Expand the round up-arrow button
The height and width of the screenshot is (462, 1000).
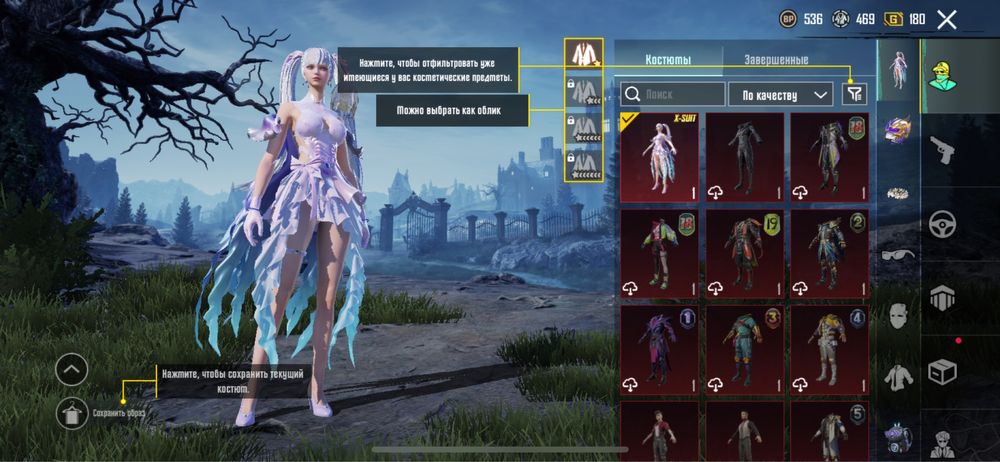(x=72, y=371)
